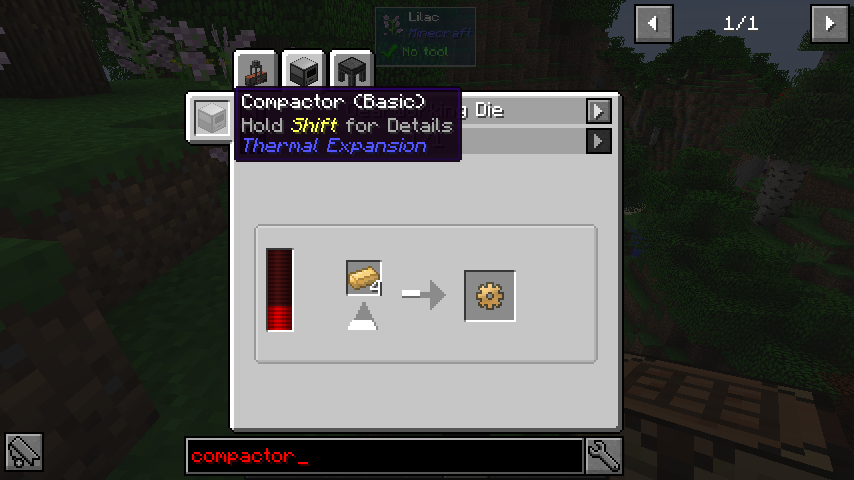Click the next-category arrow on the Die title row
Screen dimensions: 854x480
point(598,111)
